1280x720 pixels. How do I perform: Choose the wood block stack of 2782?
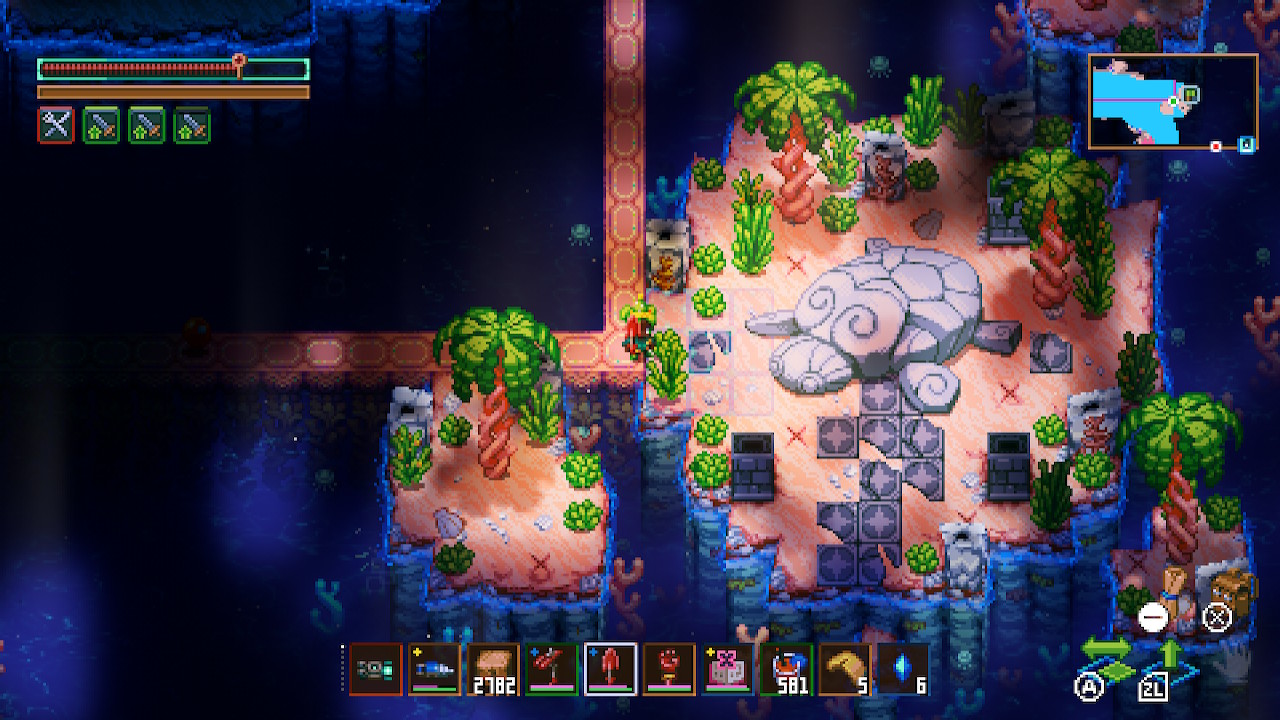point(493,669)
